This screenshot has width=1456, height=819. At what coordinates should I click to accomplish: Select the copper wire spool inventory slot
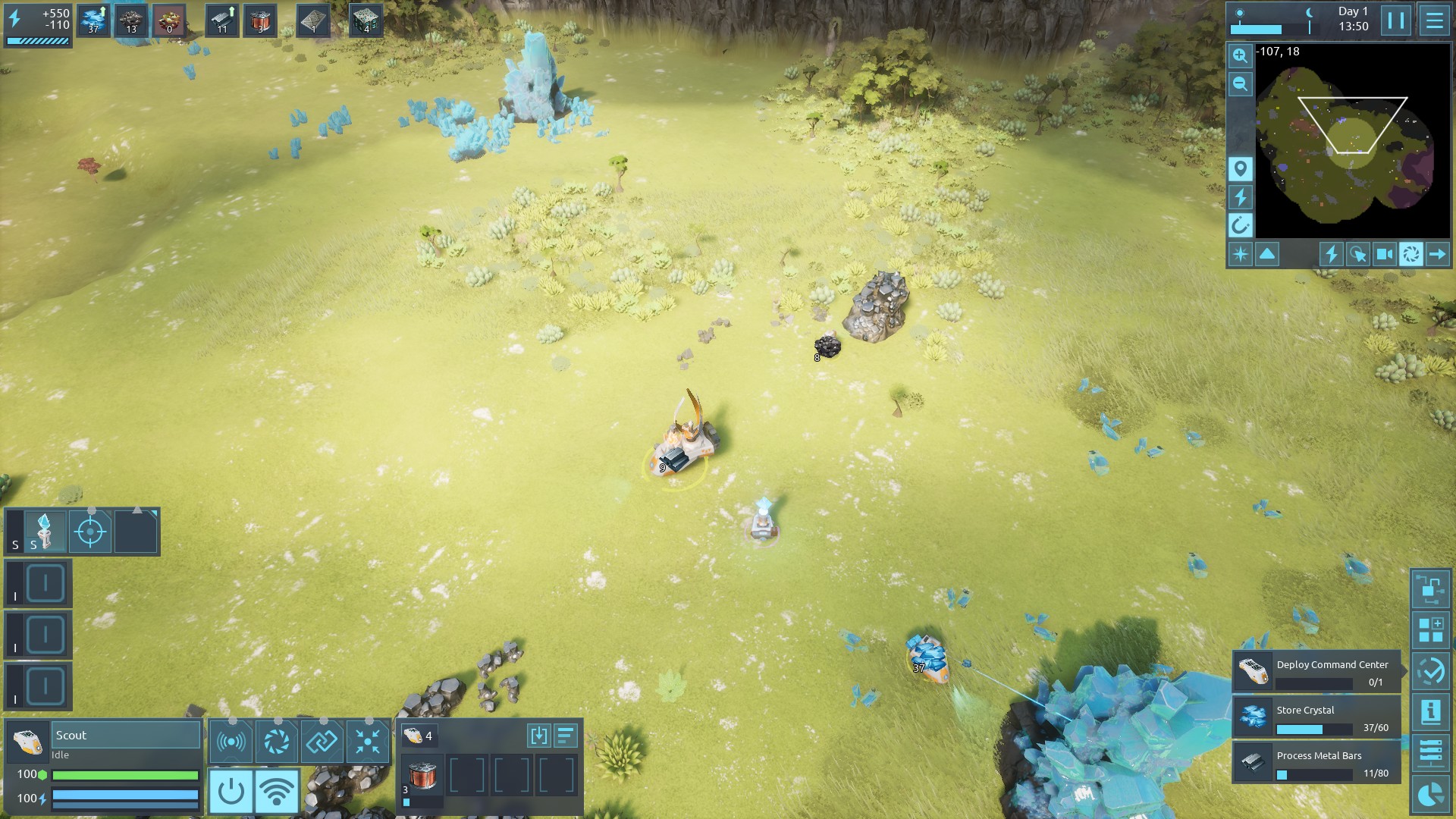pyautogui.click(x=422, y=777)
